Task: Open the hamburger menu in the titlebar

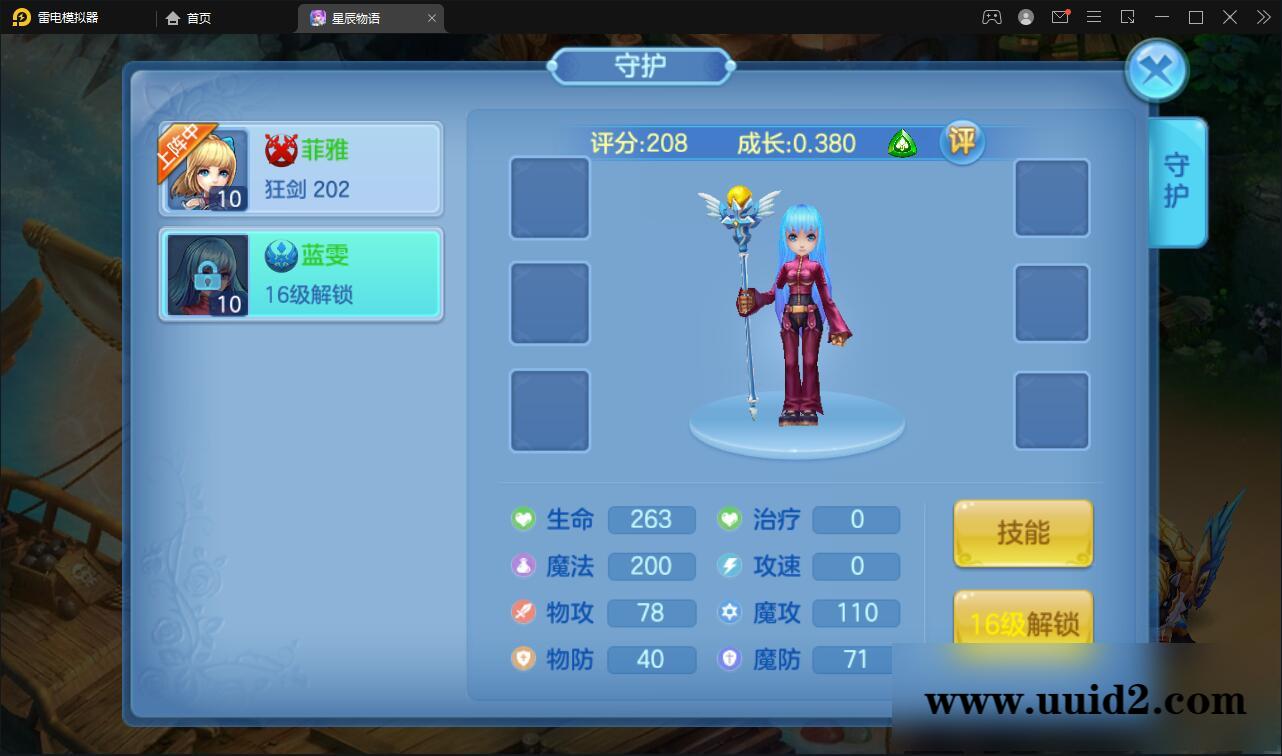Action: 1093,17
